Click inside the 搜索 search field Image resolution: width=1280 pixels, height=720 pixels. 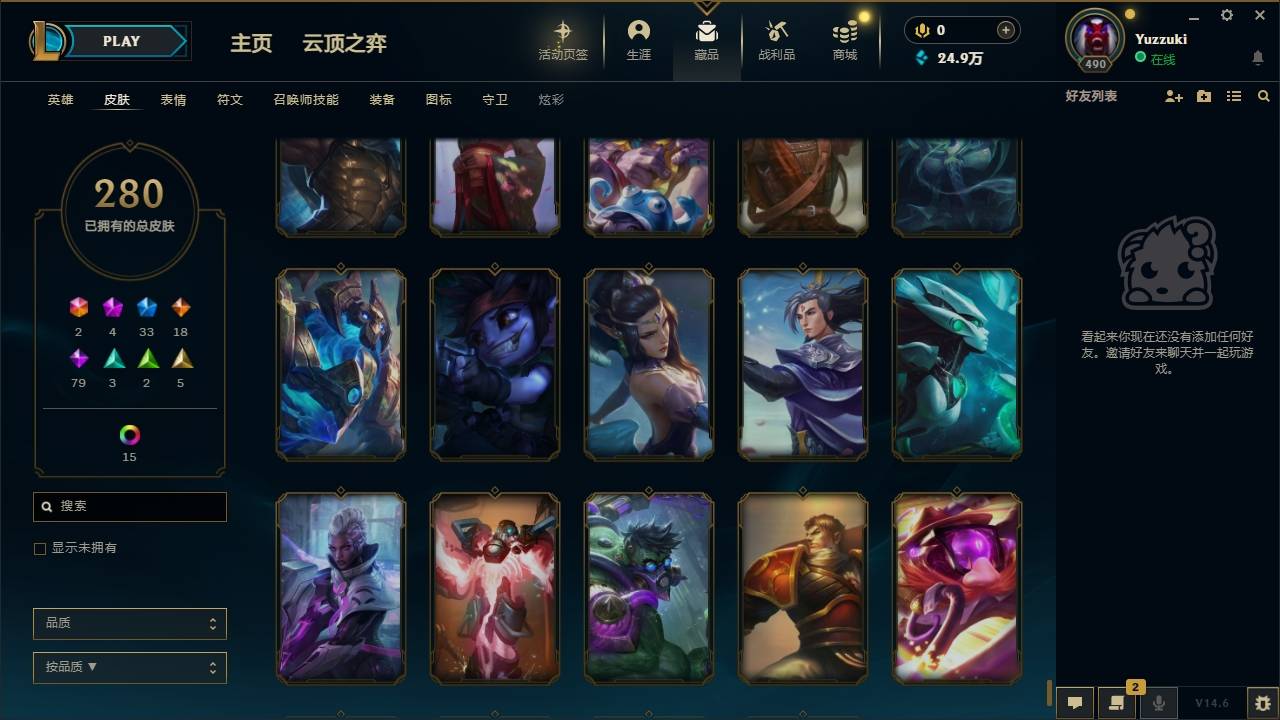coord(129,507)
